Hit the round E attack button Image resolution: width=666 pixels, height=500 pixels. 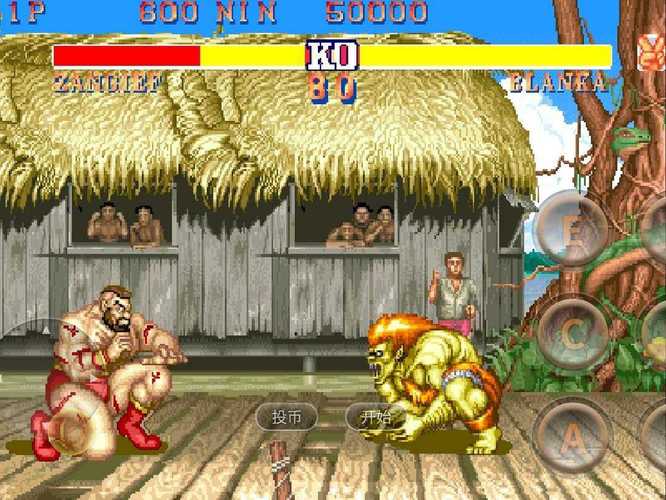click(x=571, y=229)
